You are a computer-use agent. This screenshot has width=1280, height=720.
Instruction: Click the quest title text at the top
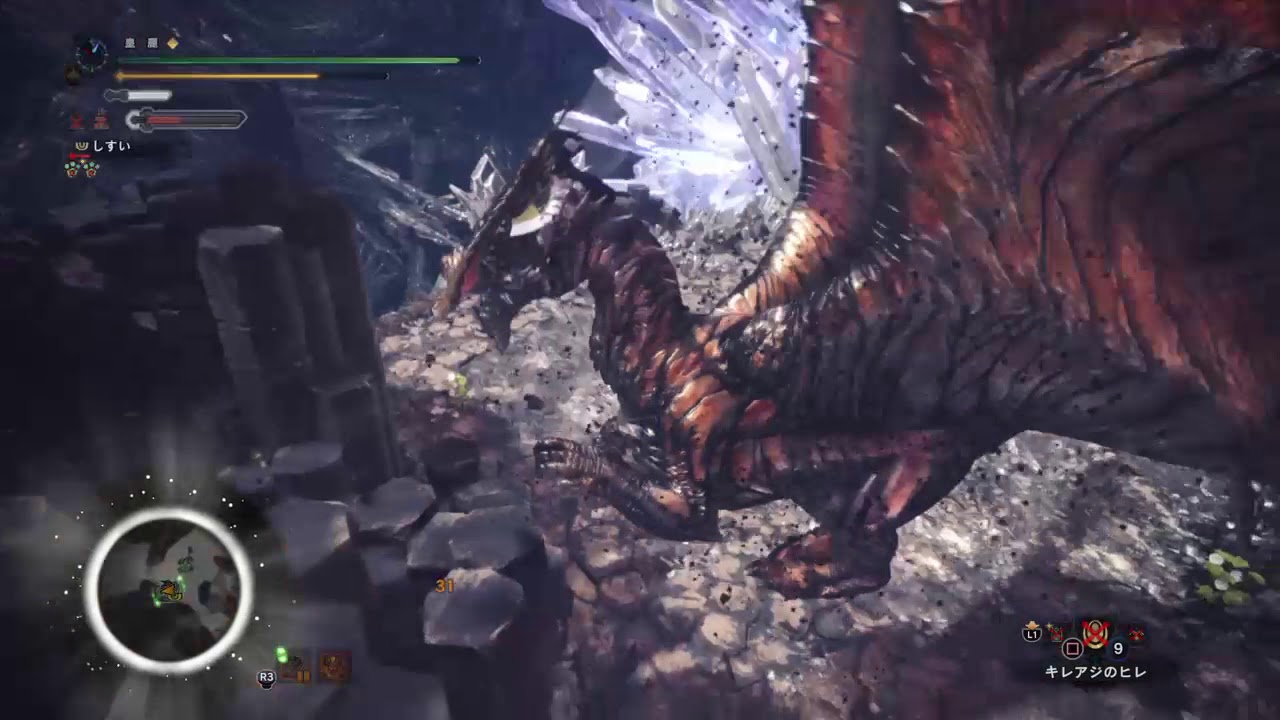(142, 43)
